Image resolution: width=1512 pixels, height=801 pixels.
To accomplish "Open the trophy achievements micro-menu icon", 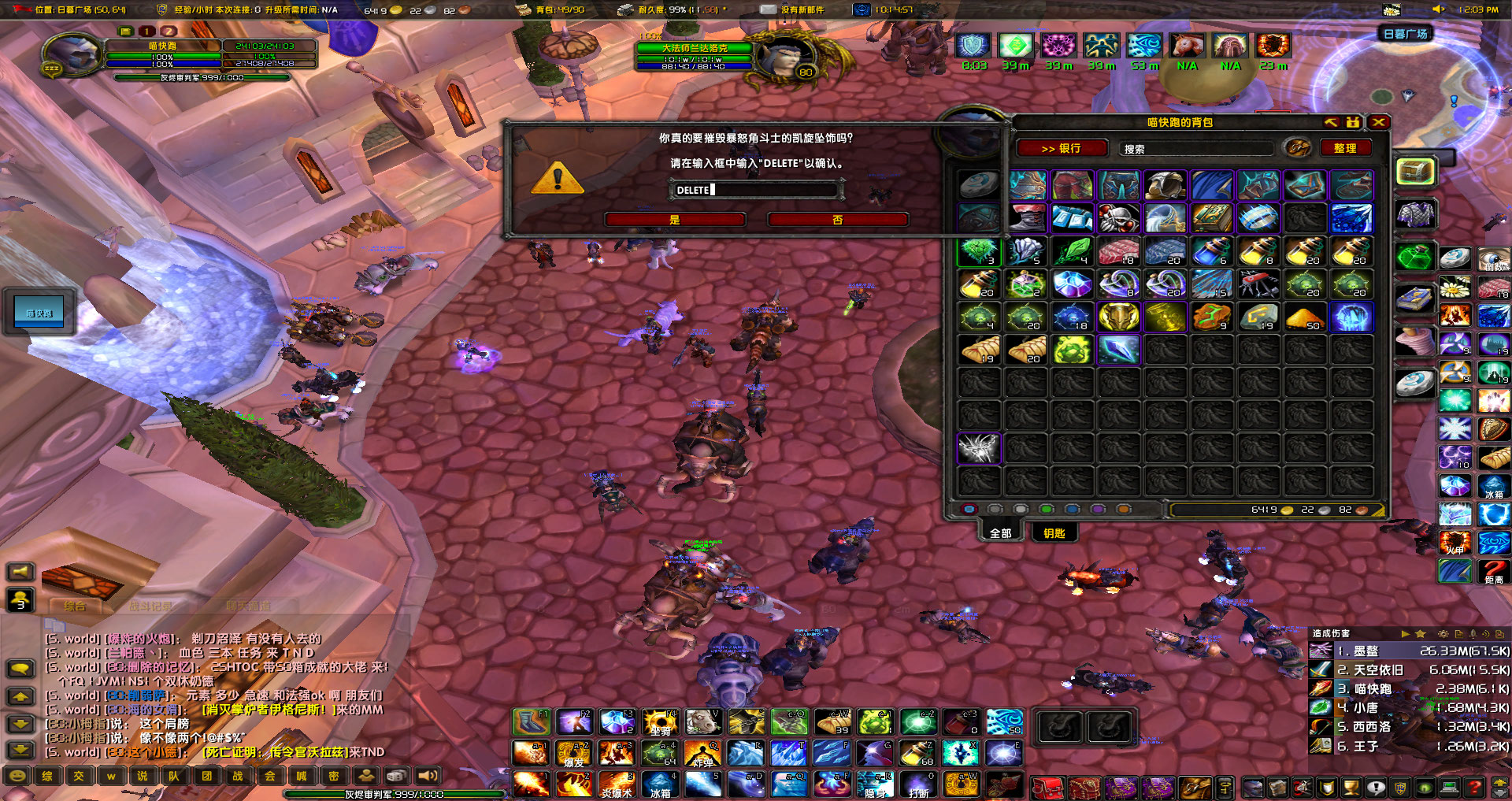I will click(x=1351, y=786).
